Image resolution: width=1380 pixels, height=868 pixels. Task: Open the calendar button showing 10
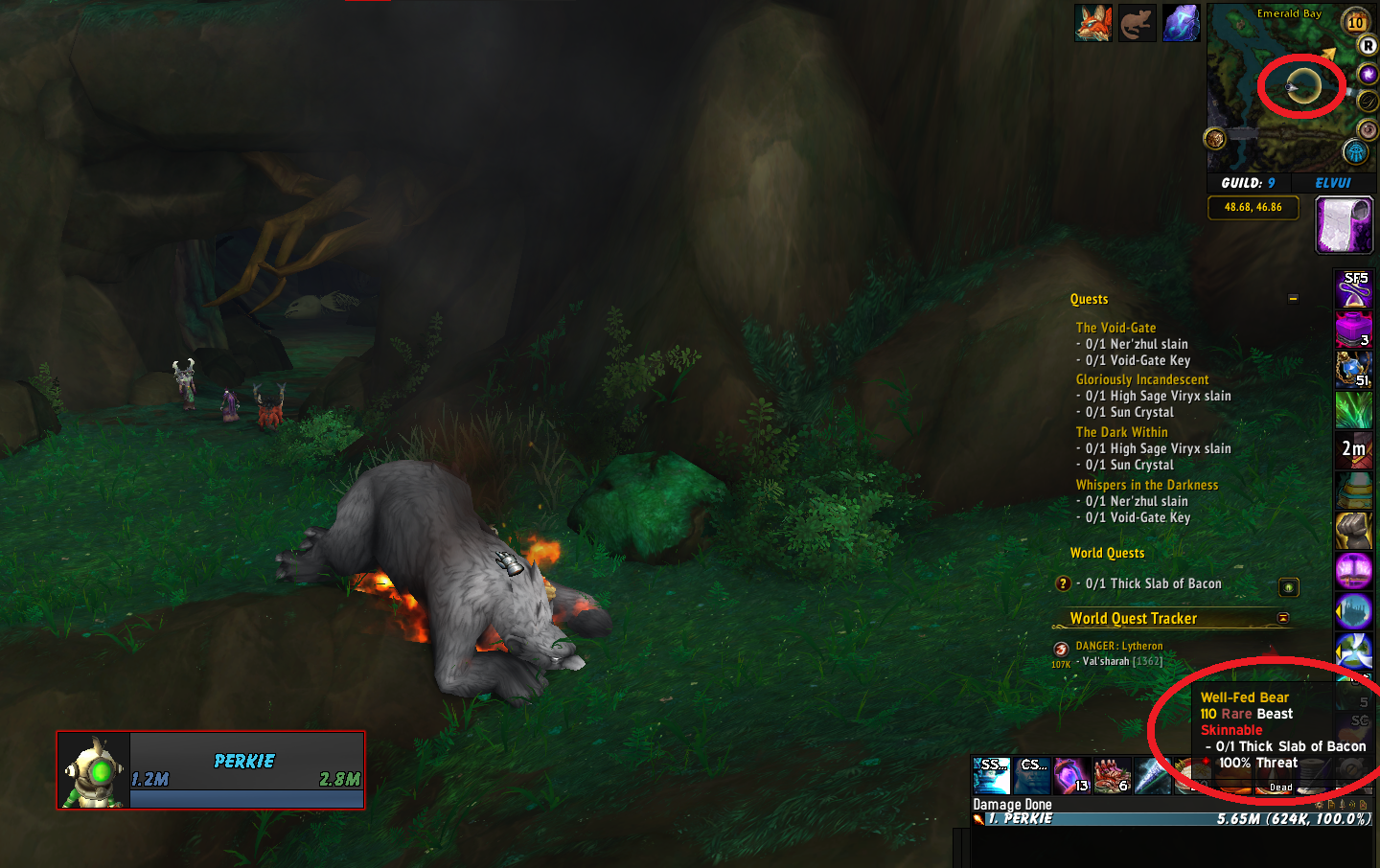tap(1356, 21)
